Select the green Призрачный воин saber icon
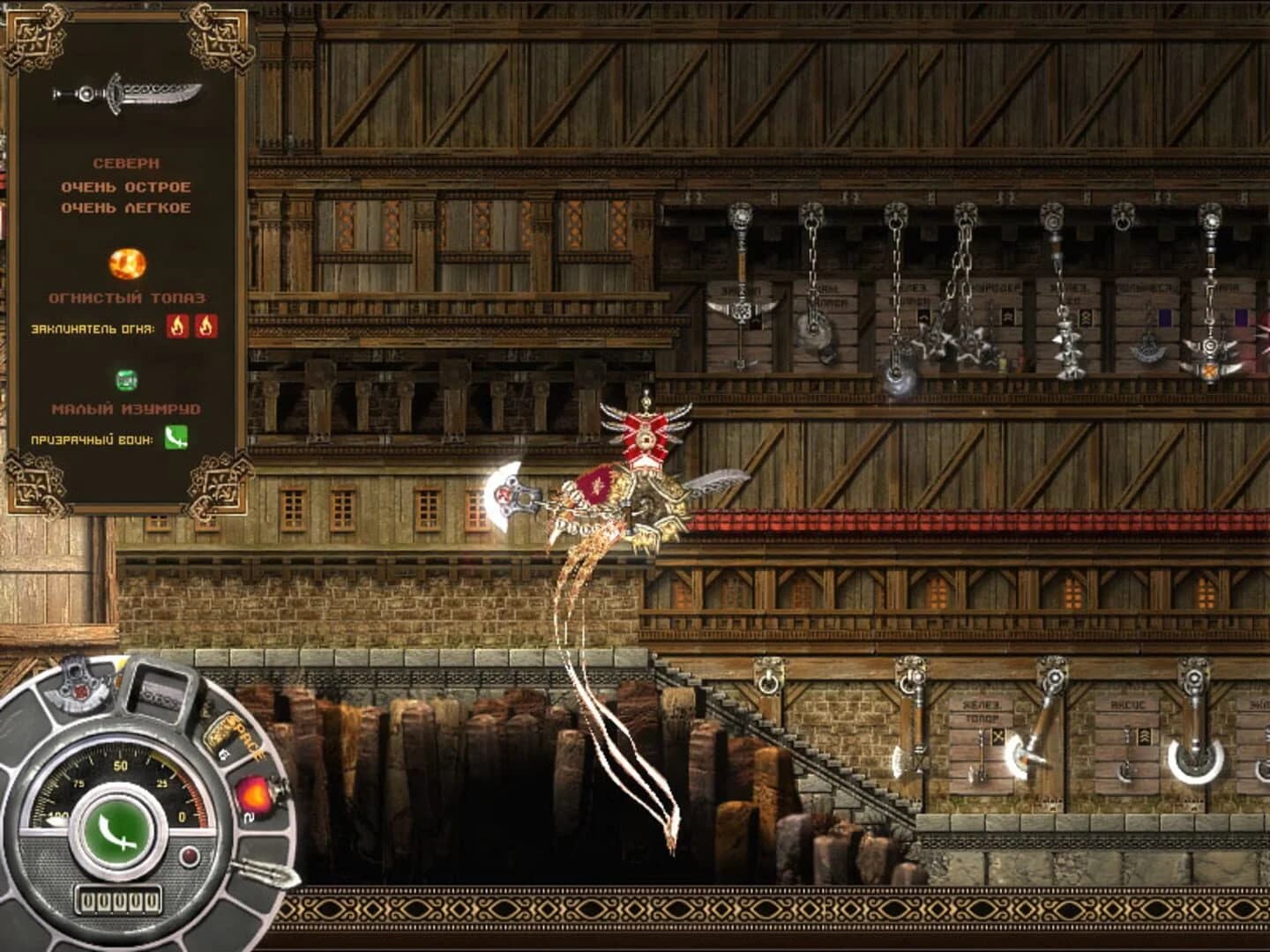 tap(176, 436)
